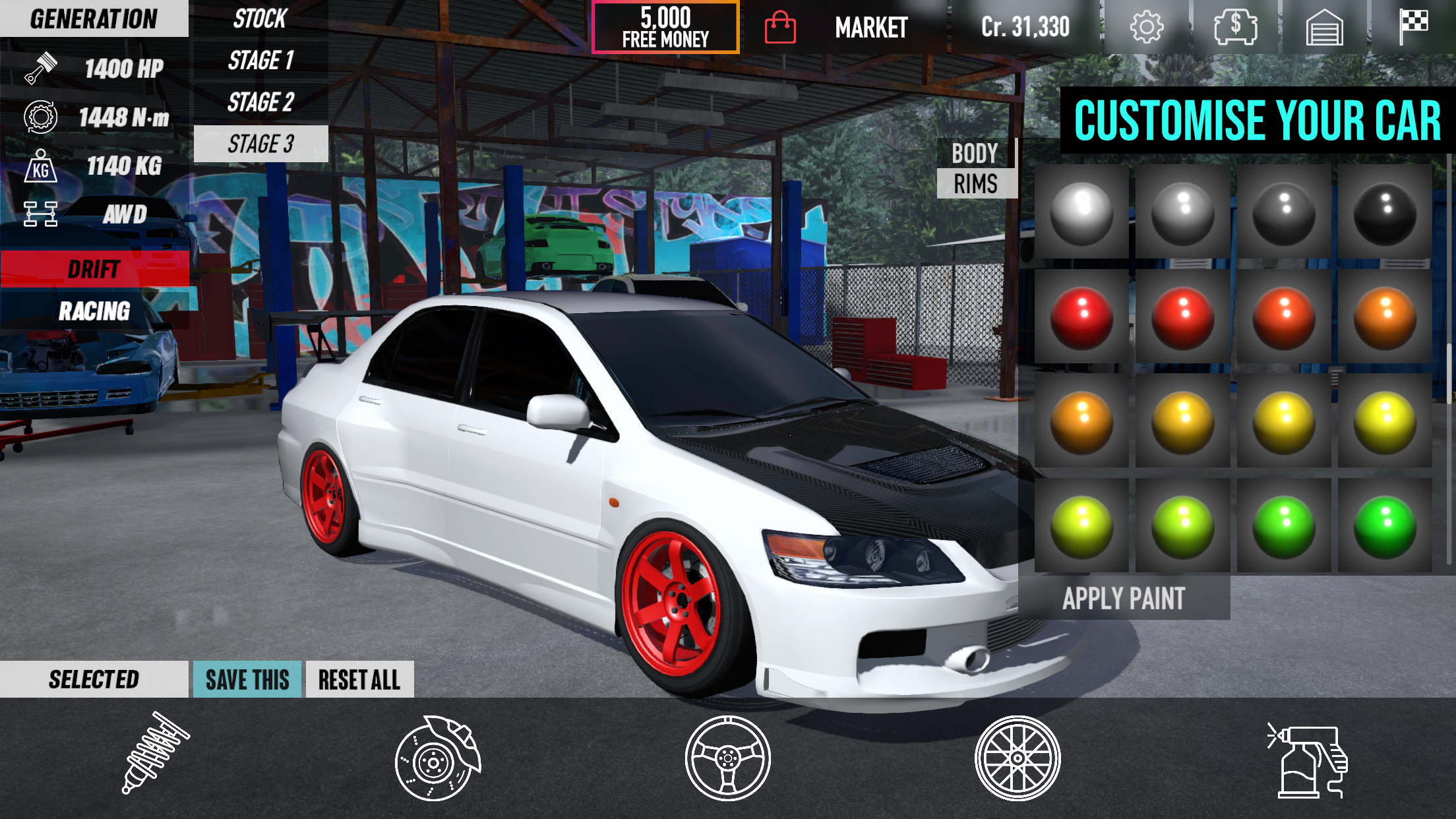Open the GENERATION menu

[x=92, y=18]
